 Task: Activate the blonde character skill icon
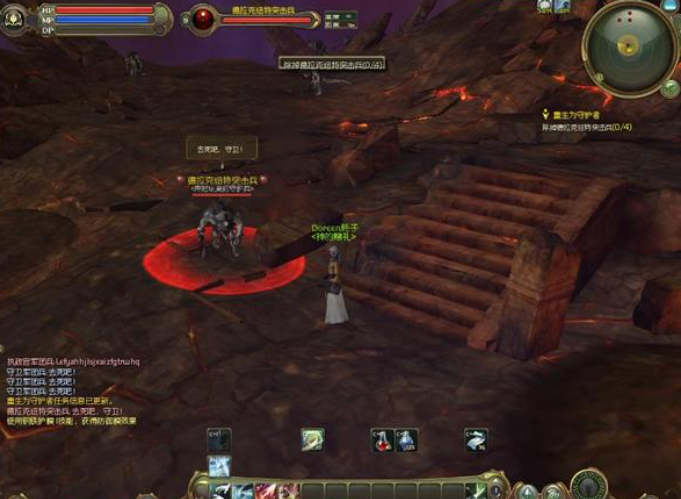(313, 439)
